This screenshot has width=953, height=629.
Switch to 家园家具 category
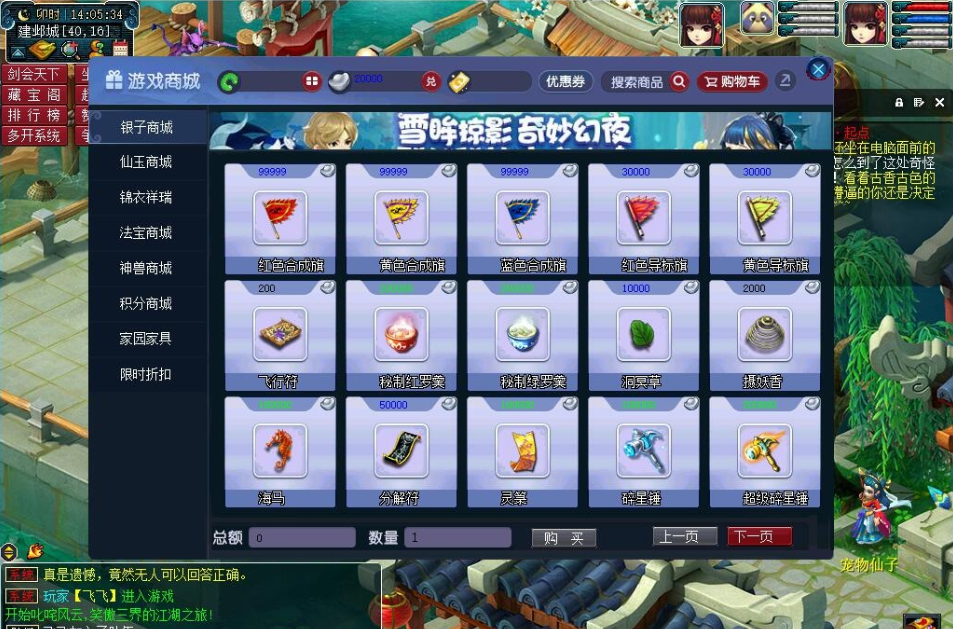click(x=146, y=339)
